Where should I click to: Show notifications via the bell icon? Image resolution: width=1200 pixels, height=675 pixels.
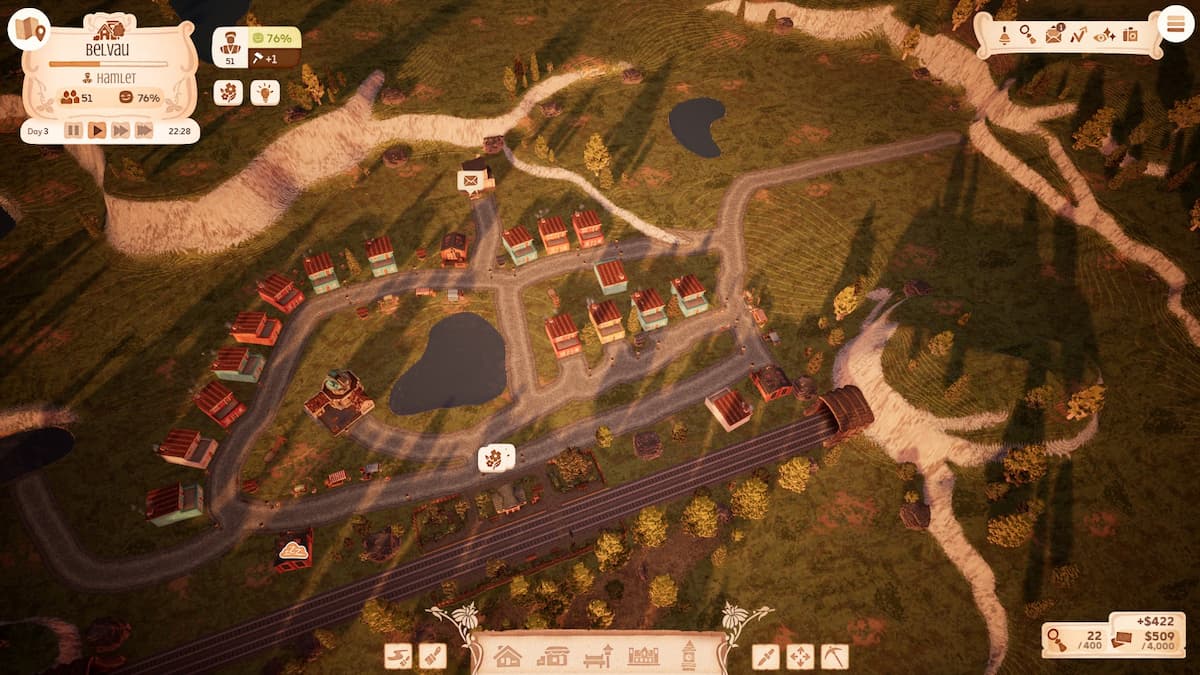1004,35
